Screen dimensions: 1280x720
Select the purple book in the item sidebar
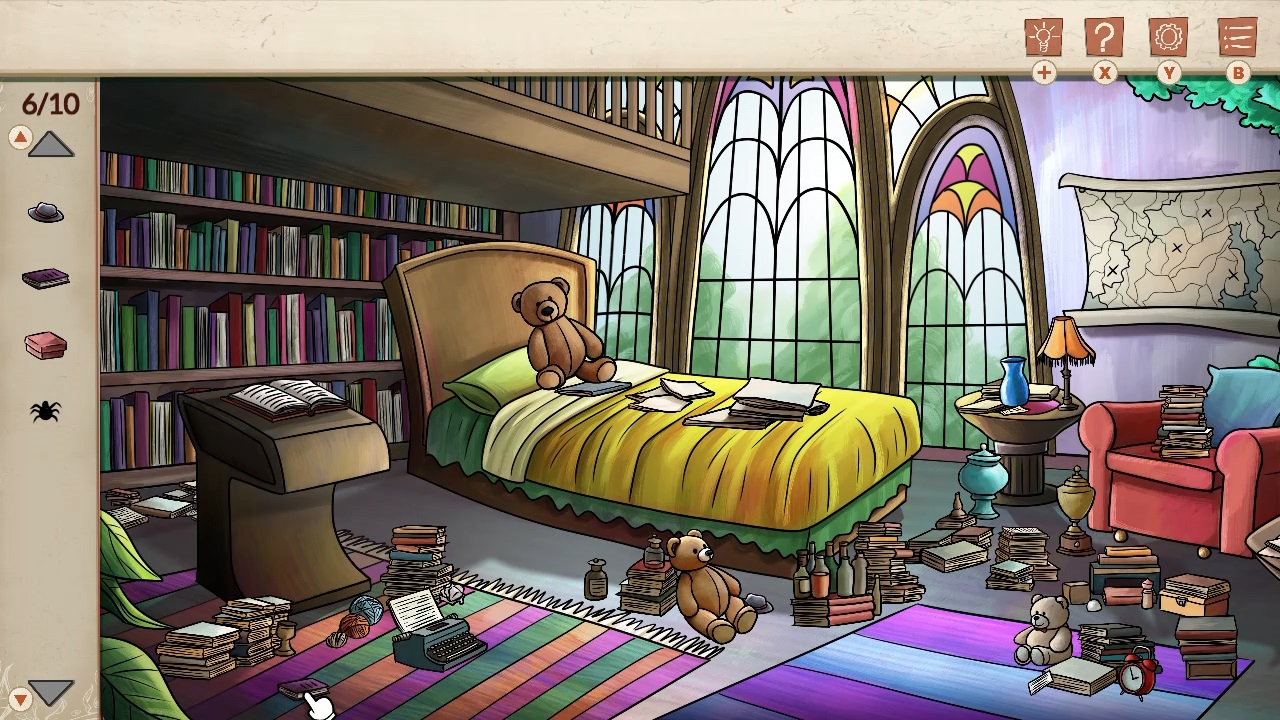[46, 278]
